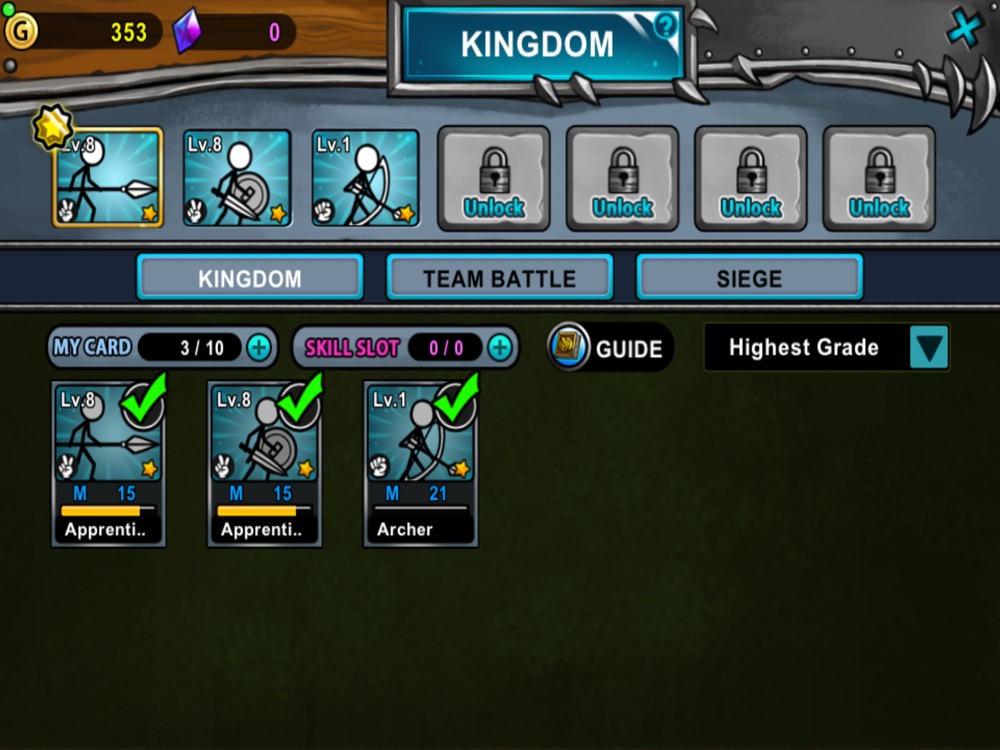Select the Lv.1 archer team slot
The width and height of the screenshot is (1000, 750).
tap(365, 179)
